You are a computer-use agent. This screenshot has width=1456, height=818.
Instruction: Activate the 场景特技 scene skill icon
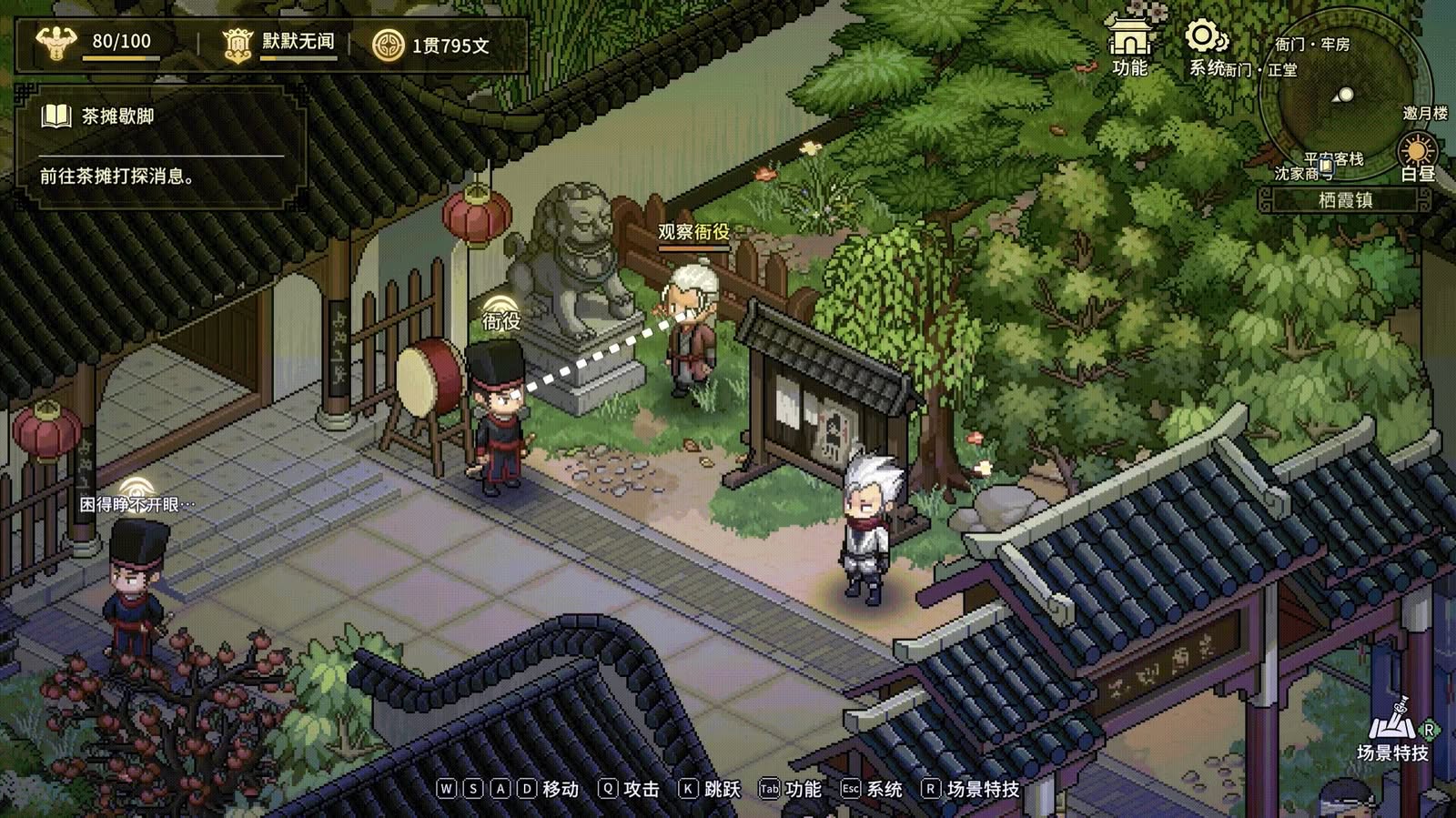point(1393,727)
